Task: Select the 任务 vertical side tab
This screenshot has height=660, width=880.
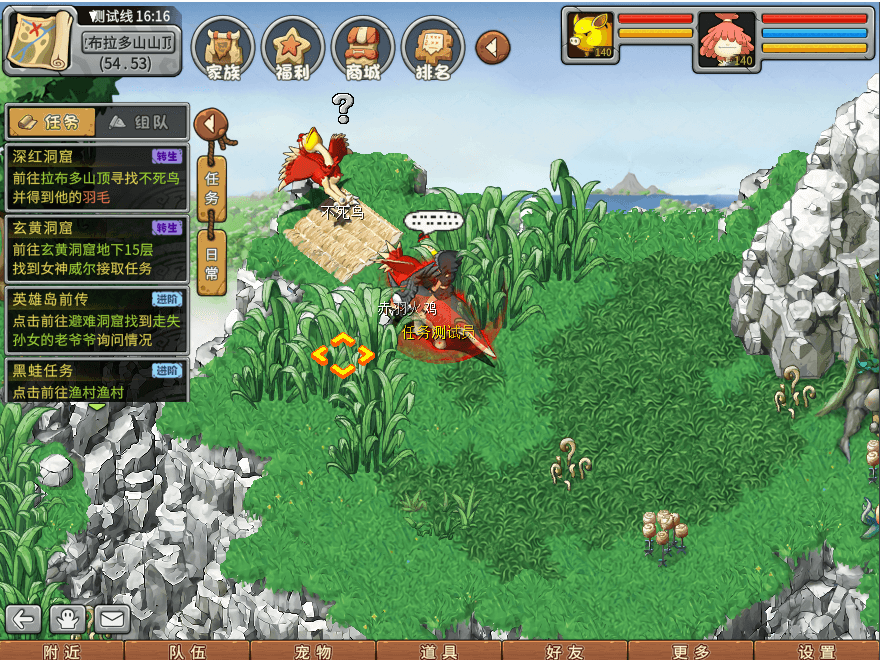Action: click(211, 187)
